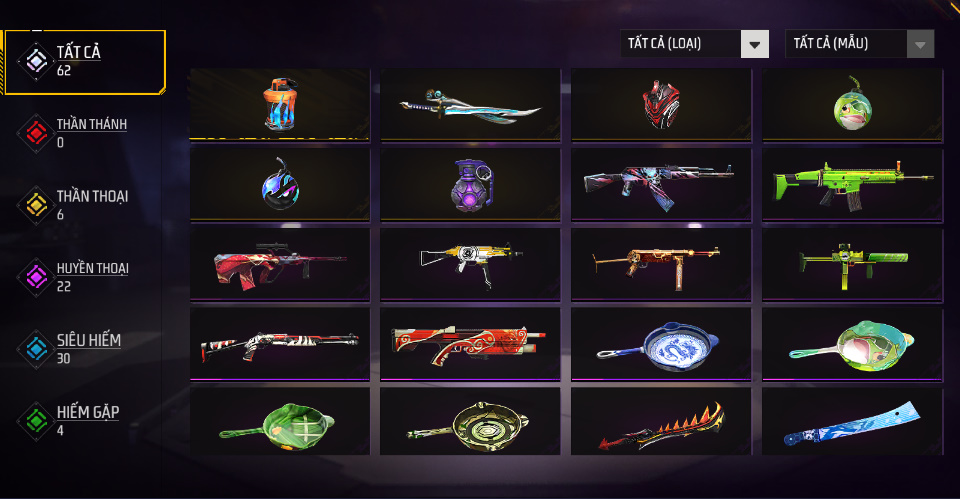960x499 pixels.
Task: Select the red armored backpack item
Action: pyautogui.click(x=661, y=104)
